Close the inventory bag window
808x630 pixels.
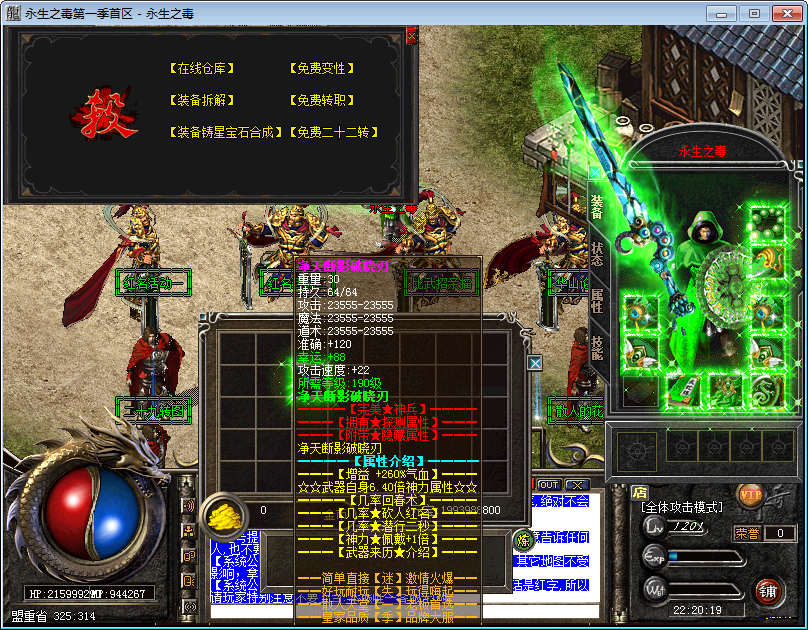(x=535, y=364)
